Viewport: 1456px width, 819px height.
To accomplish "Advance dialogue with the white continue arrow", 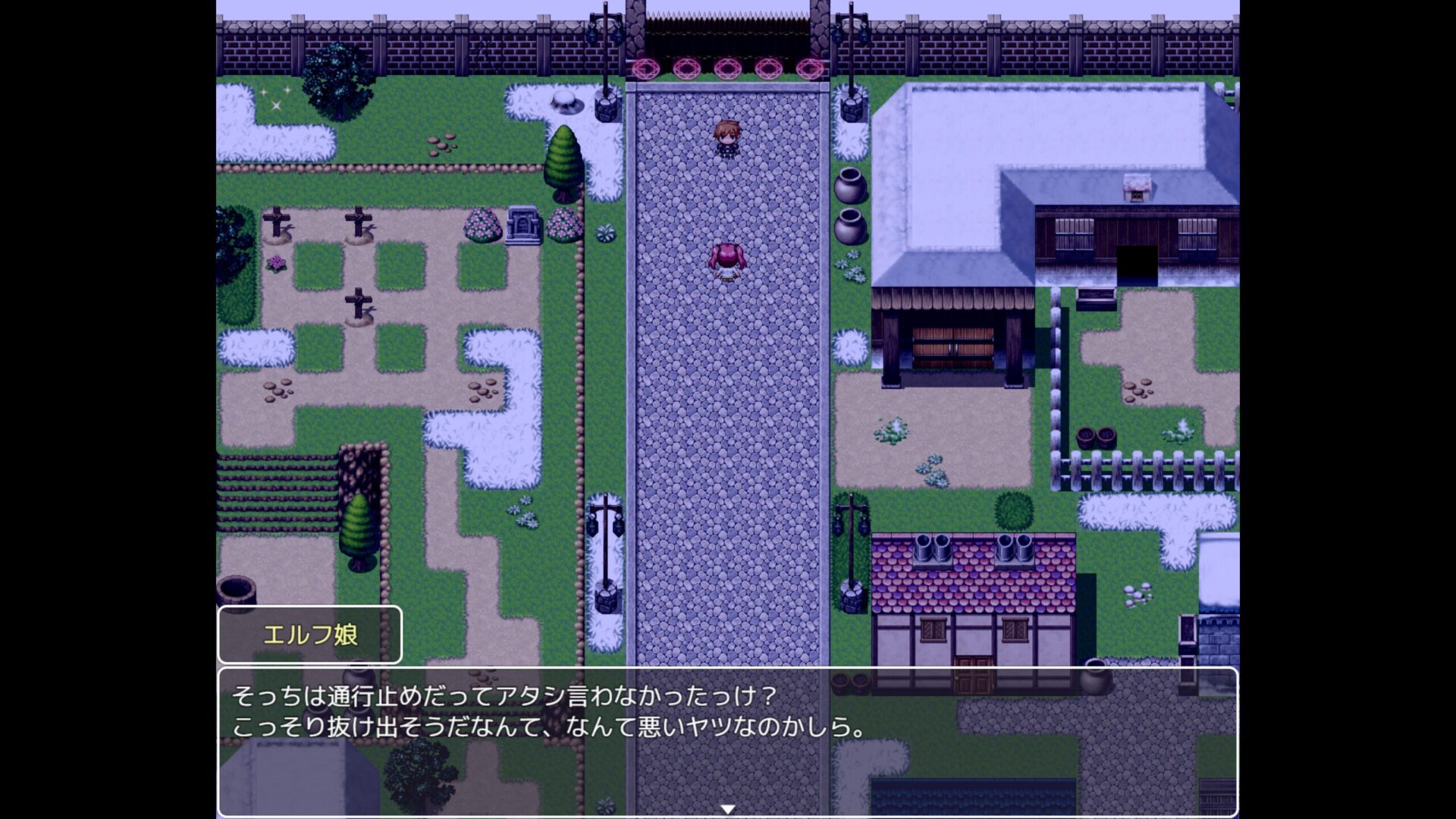I will [727, 809].
